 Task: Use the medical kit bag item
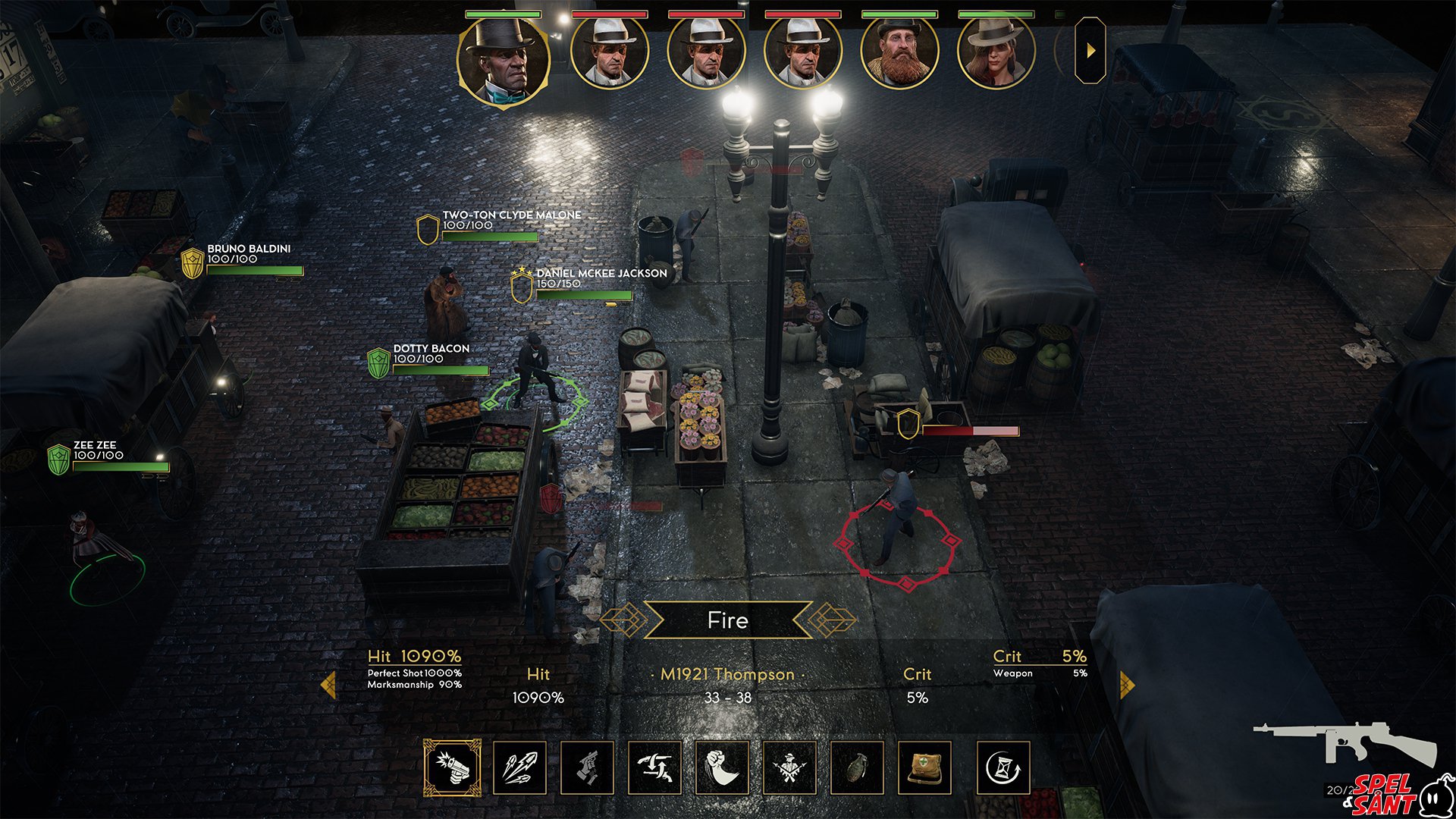point(924,768)
